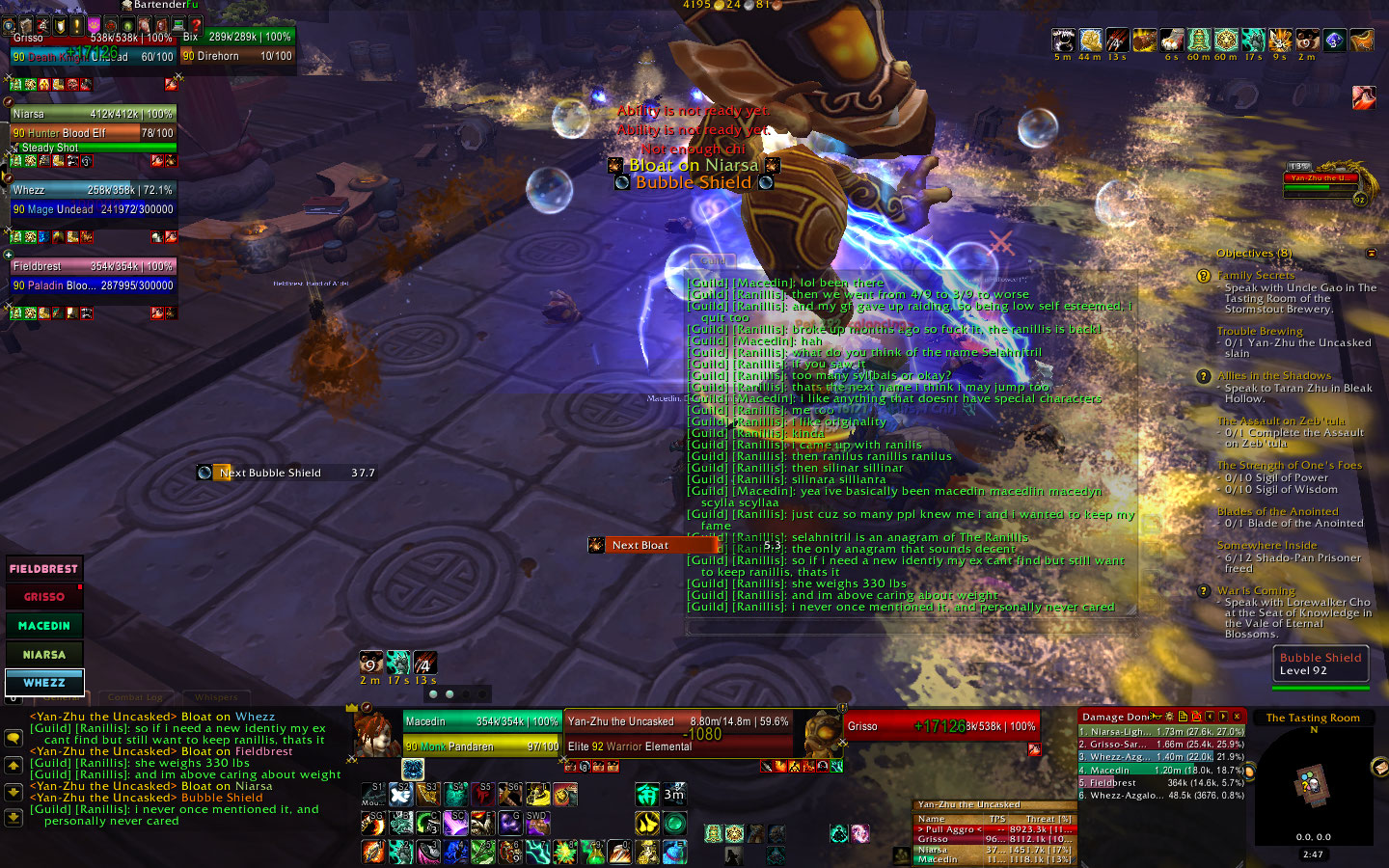
Task: Open the War is Coming quest entry
Action: (x=1256, y=590)
